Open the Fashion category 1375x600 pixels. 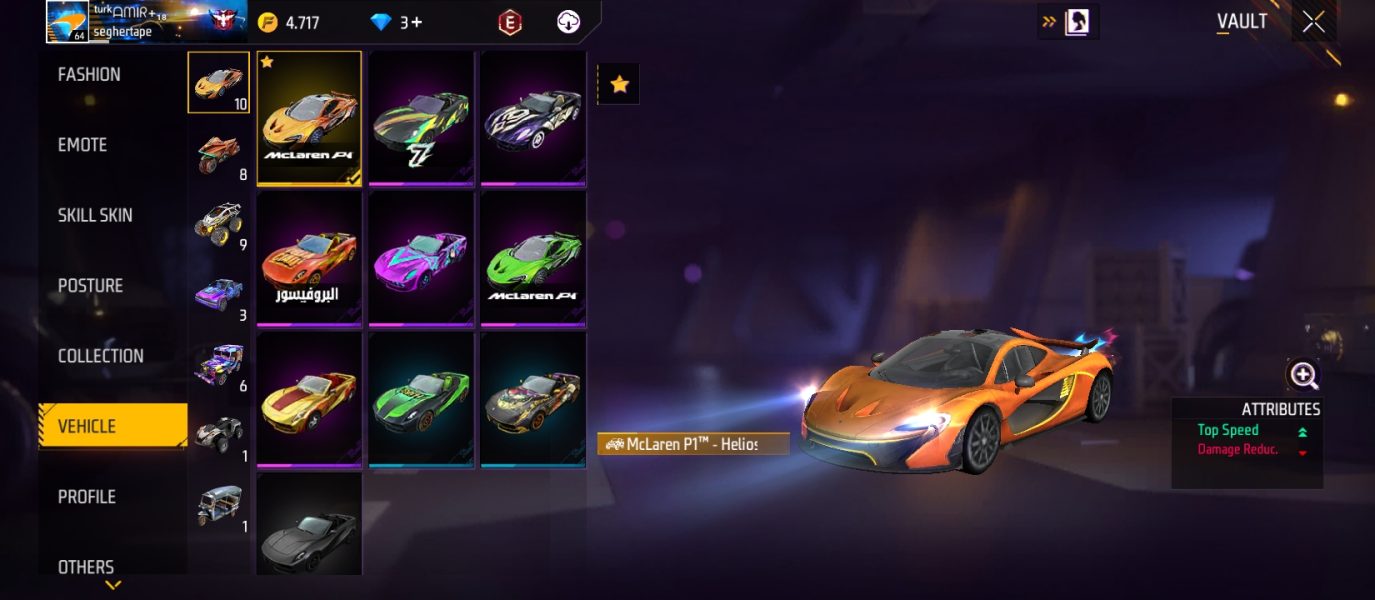point(89,75)
